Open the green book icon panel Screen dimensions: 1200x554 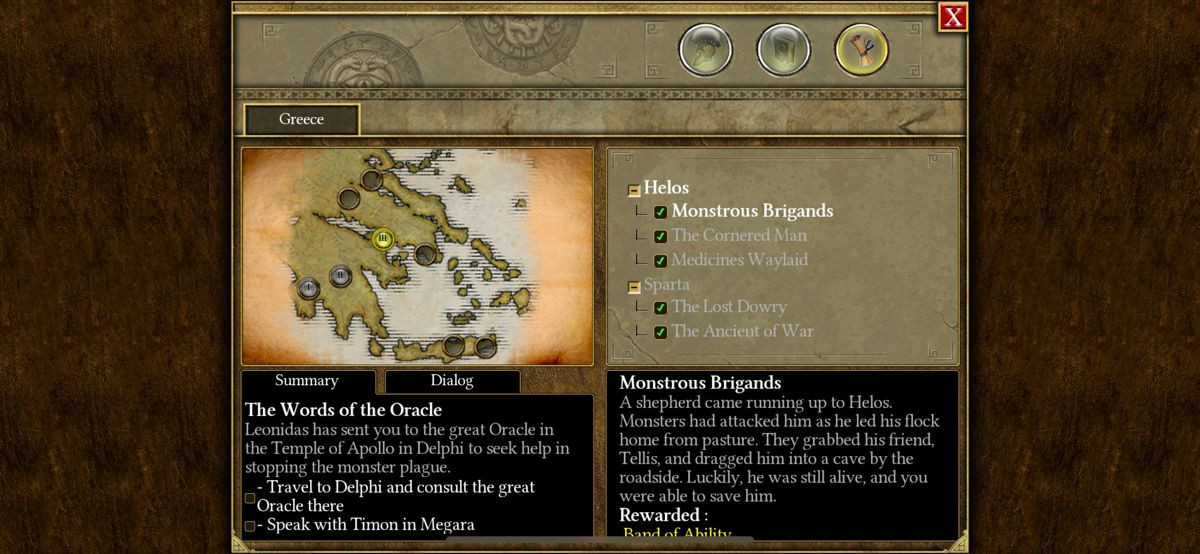coord(783,49)
